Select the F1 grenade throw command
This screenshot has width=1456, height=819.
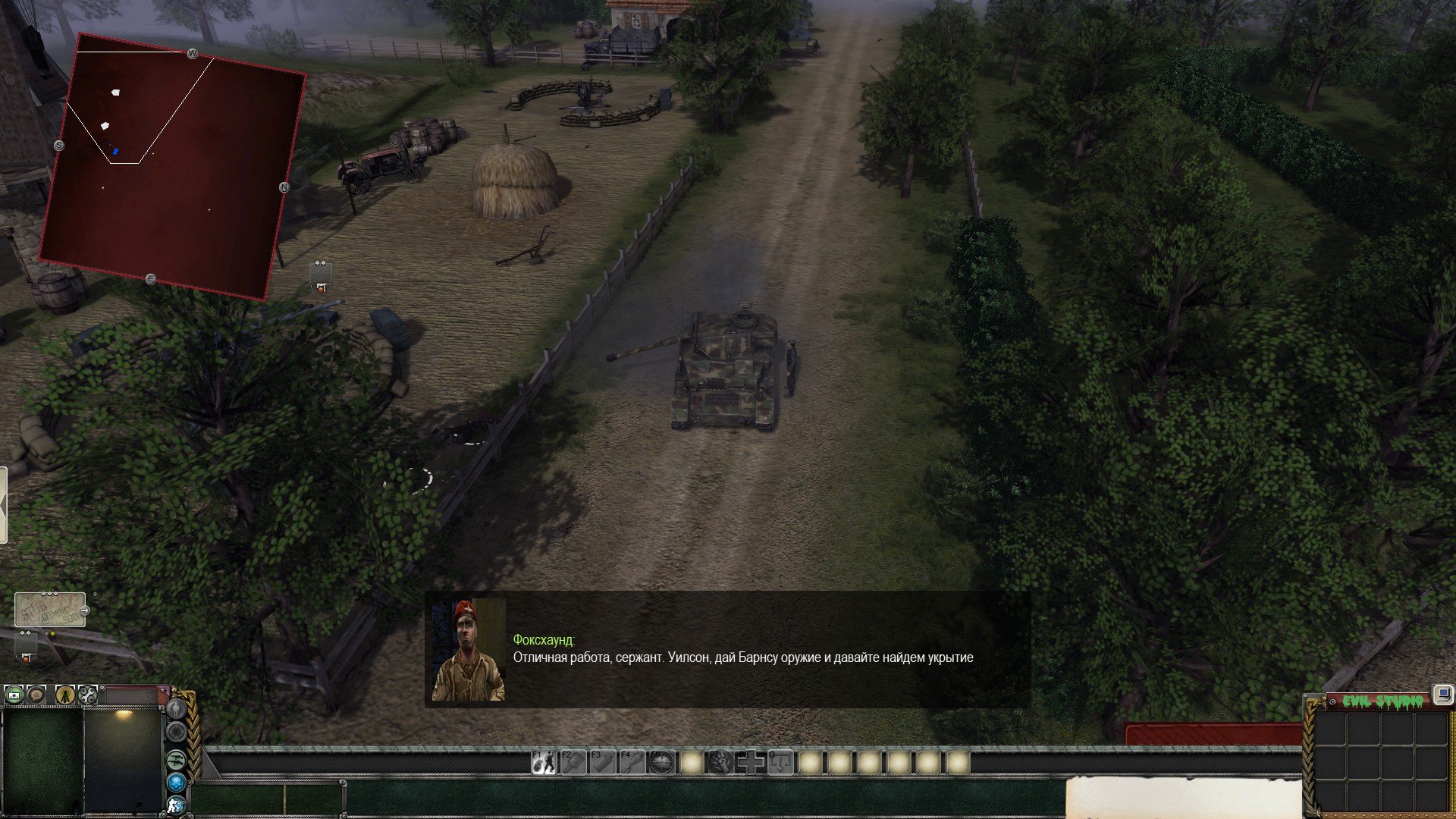tap(543, 762)
